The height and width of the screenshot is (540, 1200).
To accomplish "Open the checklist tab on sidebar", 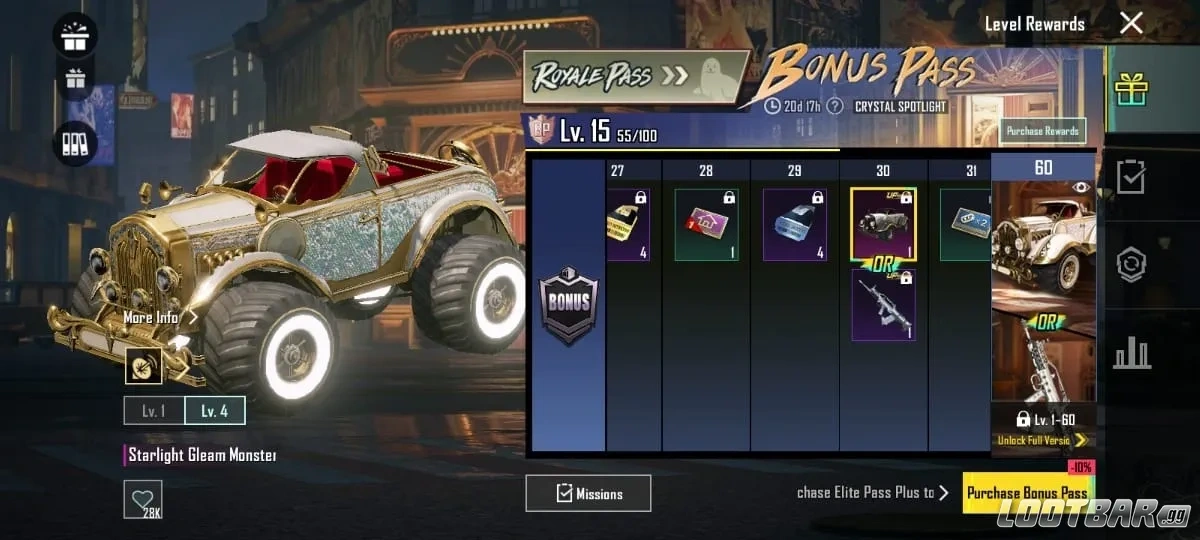I will tap(1131, 177).
